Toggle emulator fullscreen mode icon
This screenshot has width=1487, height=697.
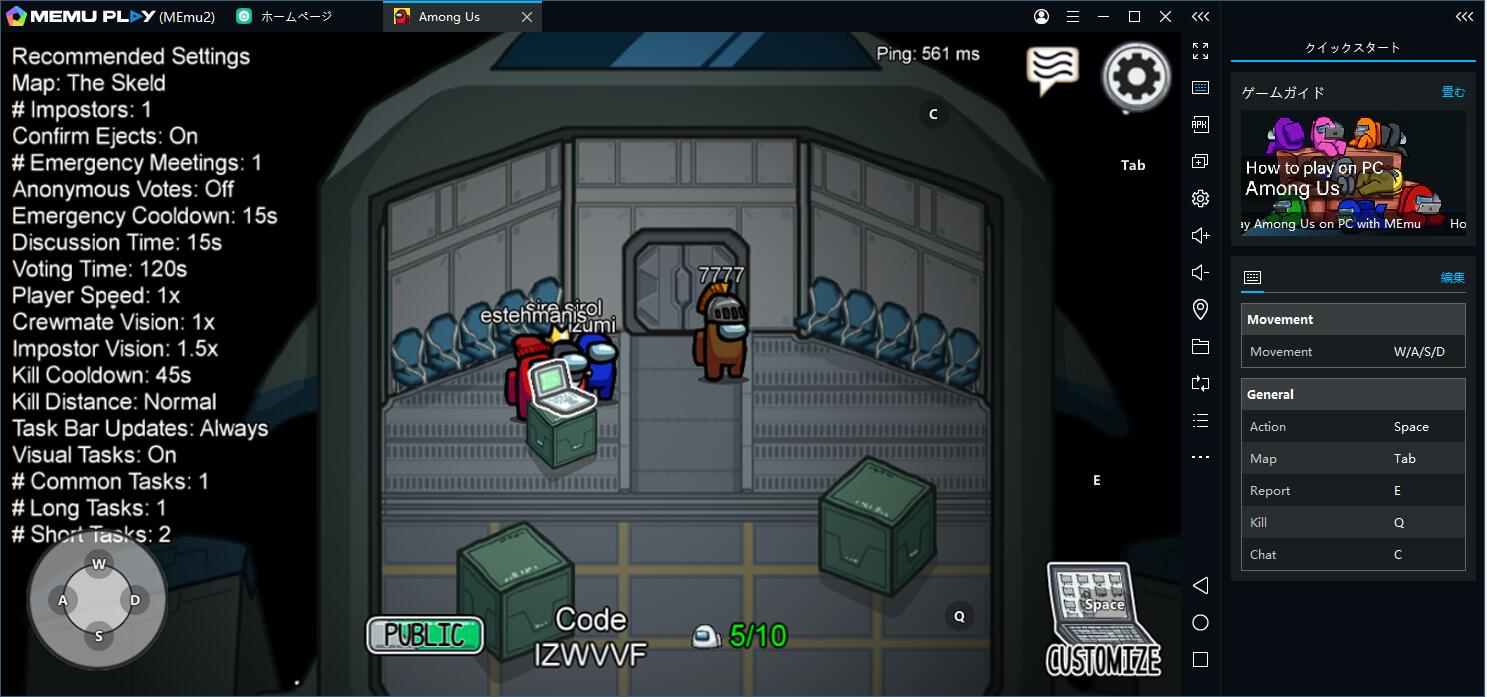tap(1200, 51)
